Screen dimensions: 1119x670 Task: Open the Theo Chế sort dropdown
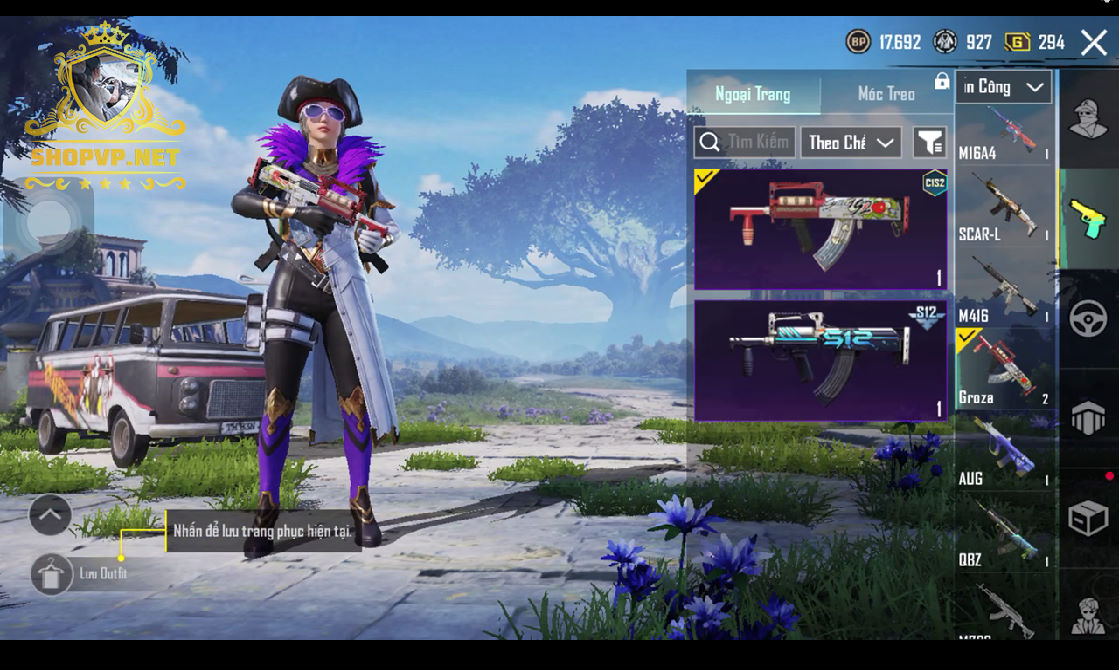click(x=850, y=142)
